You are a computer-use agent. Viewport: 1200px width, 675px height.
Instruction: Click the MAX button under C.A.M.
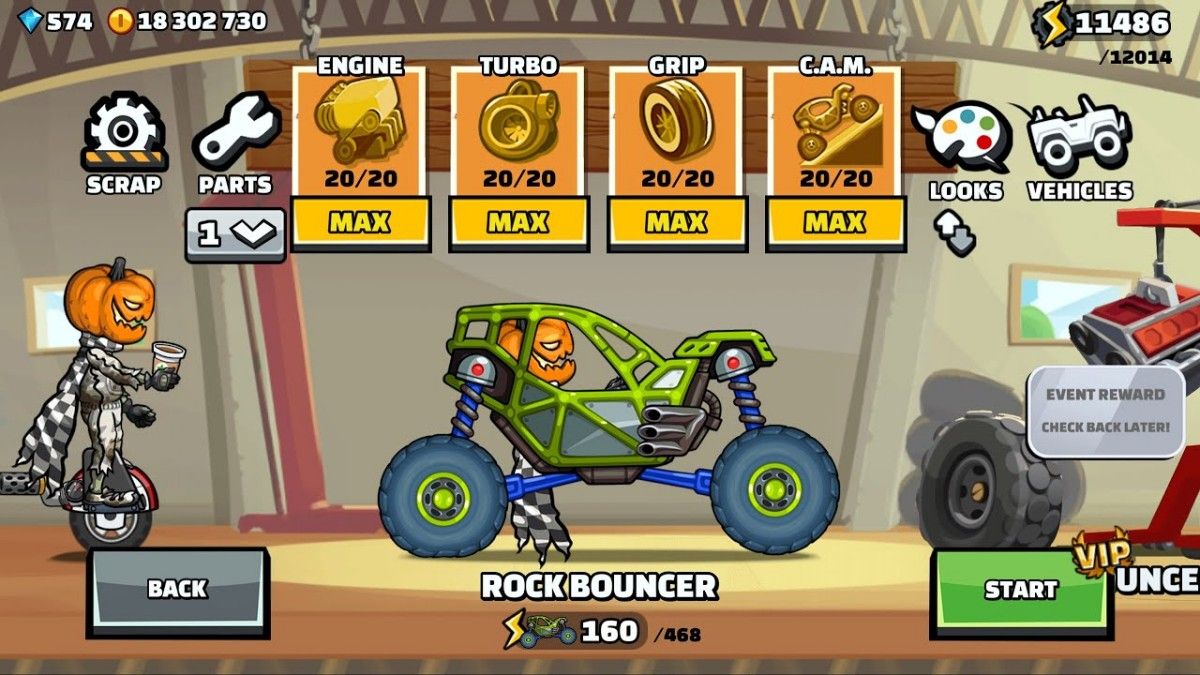click(x=834, y=222)
